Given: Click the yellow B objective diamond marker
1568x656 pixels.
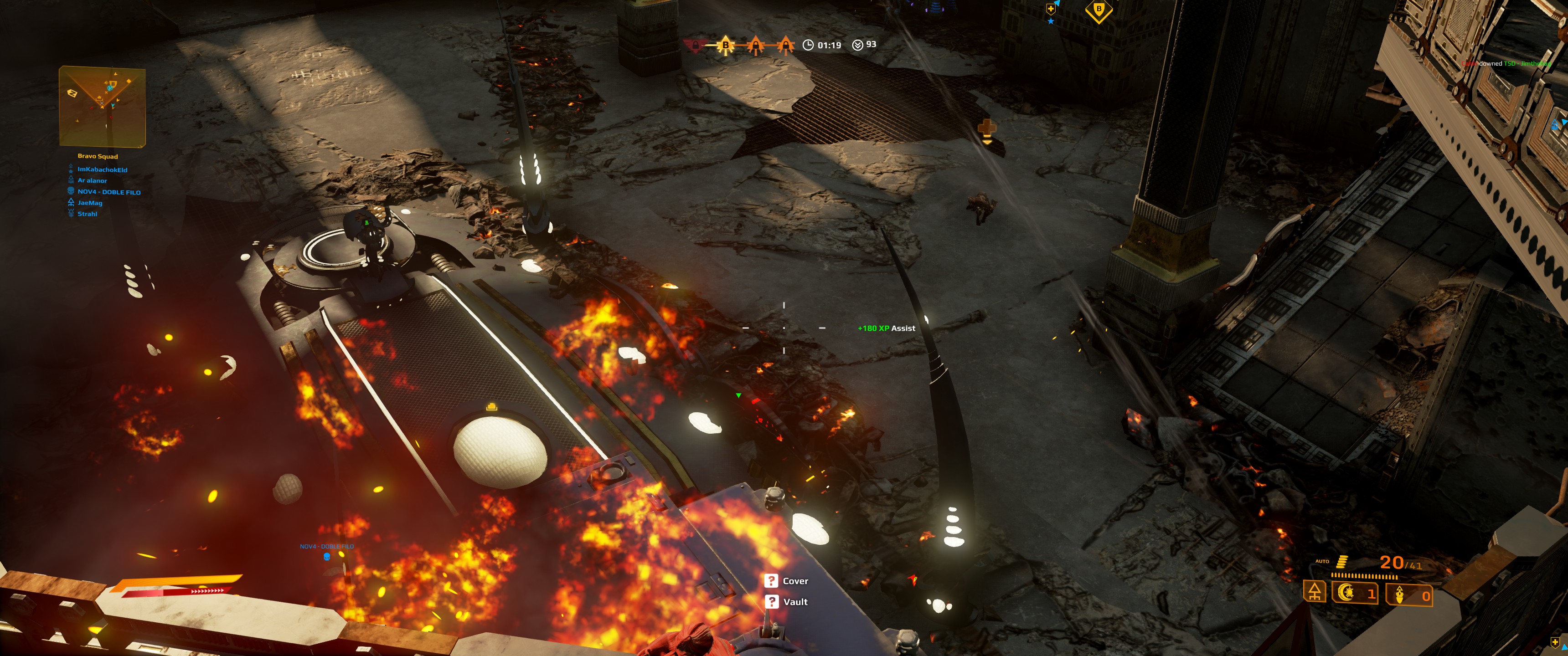Looking at the screenshot, I should [x=1099, y=10].
